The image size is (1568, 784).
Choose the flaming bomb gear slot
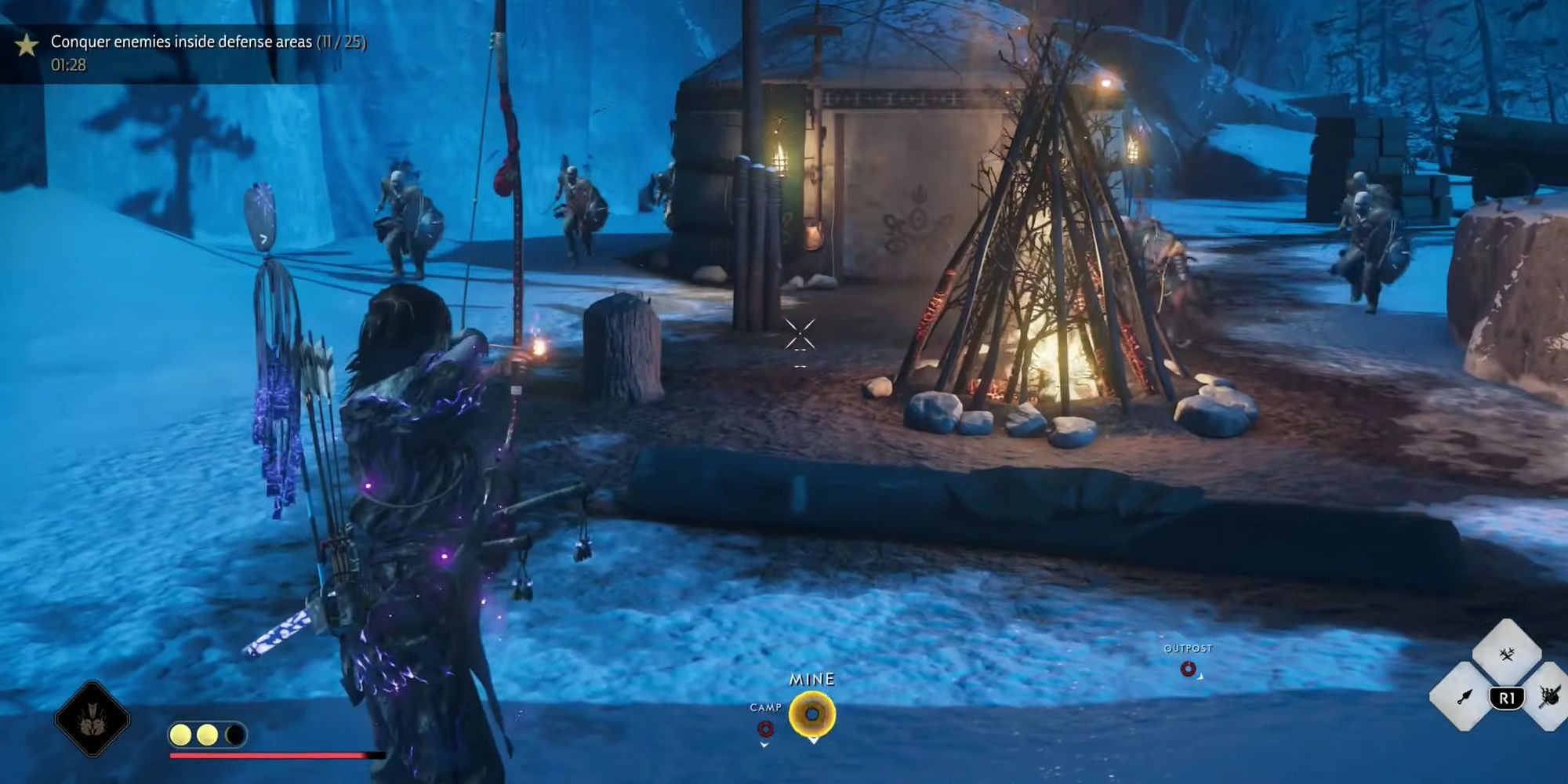[1550, 697]
